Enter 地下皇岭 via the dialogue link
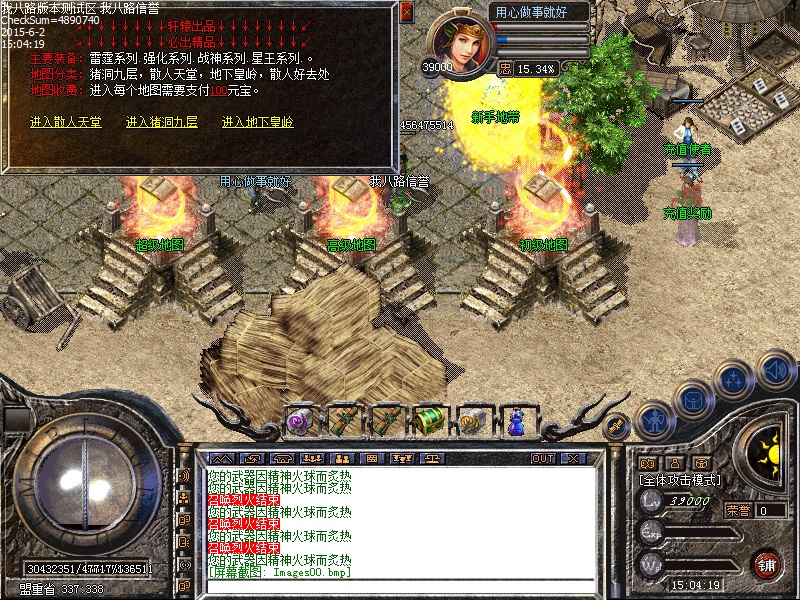Viewport: 800px width, 600px height. 258,122
